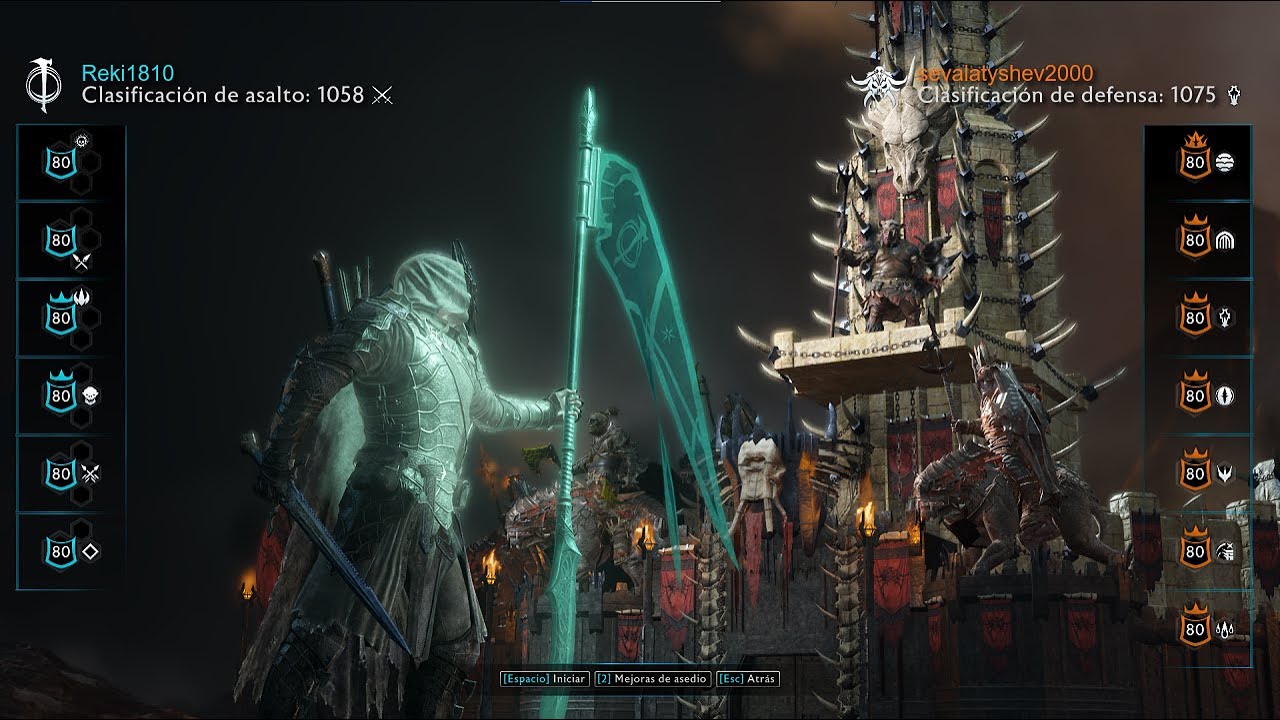The image size is (1280, 720).
Task: Choose assault leader slot with the claw icon
Action: tap(70, 317)
